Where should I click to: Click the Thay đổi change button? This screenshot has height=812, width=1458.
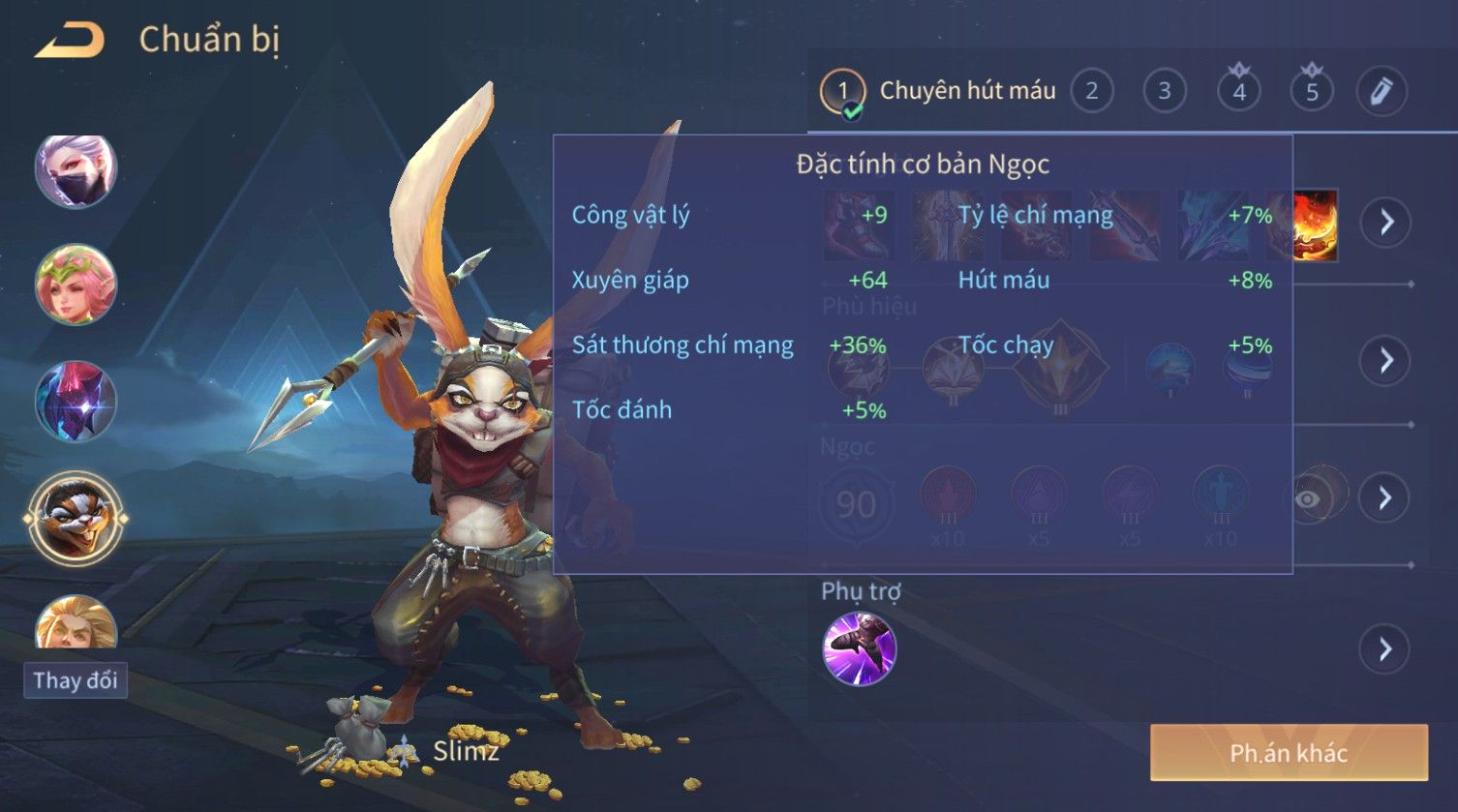(76, 680)
